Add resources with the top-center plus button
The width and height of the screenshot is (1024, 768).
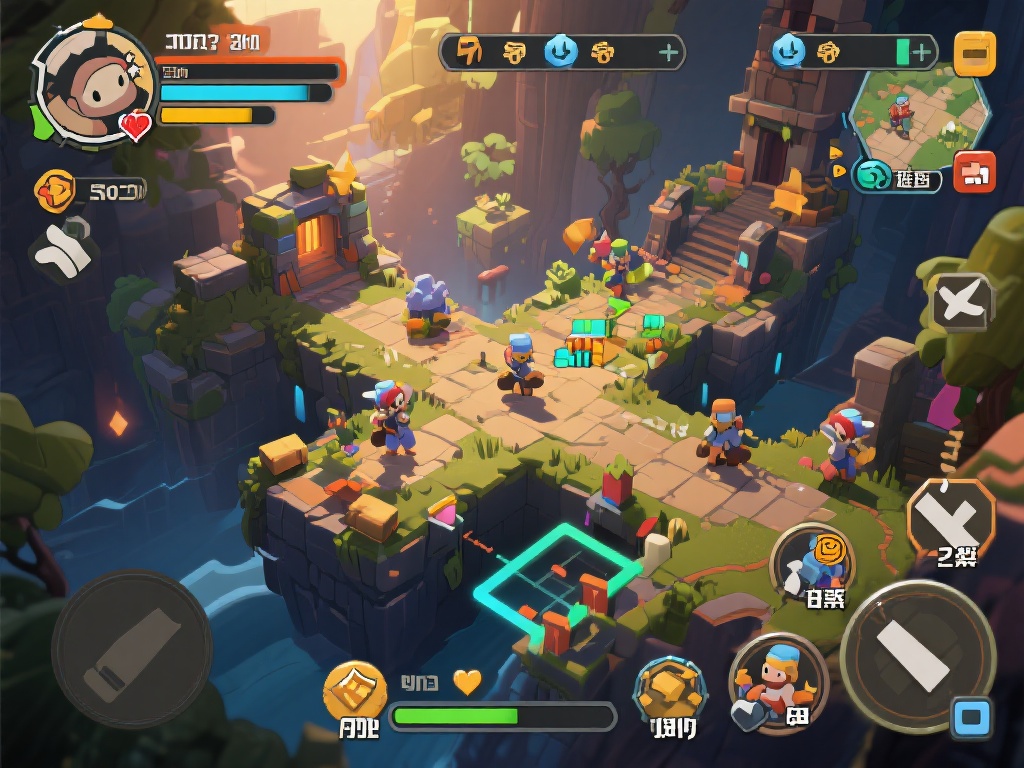[x=667, y=52]
